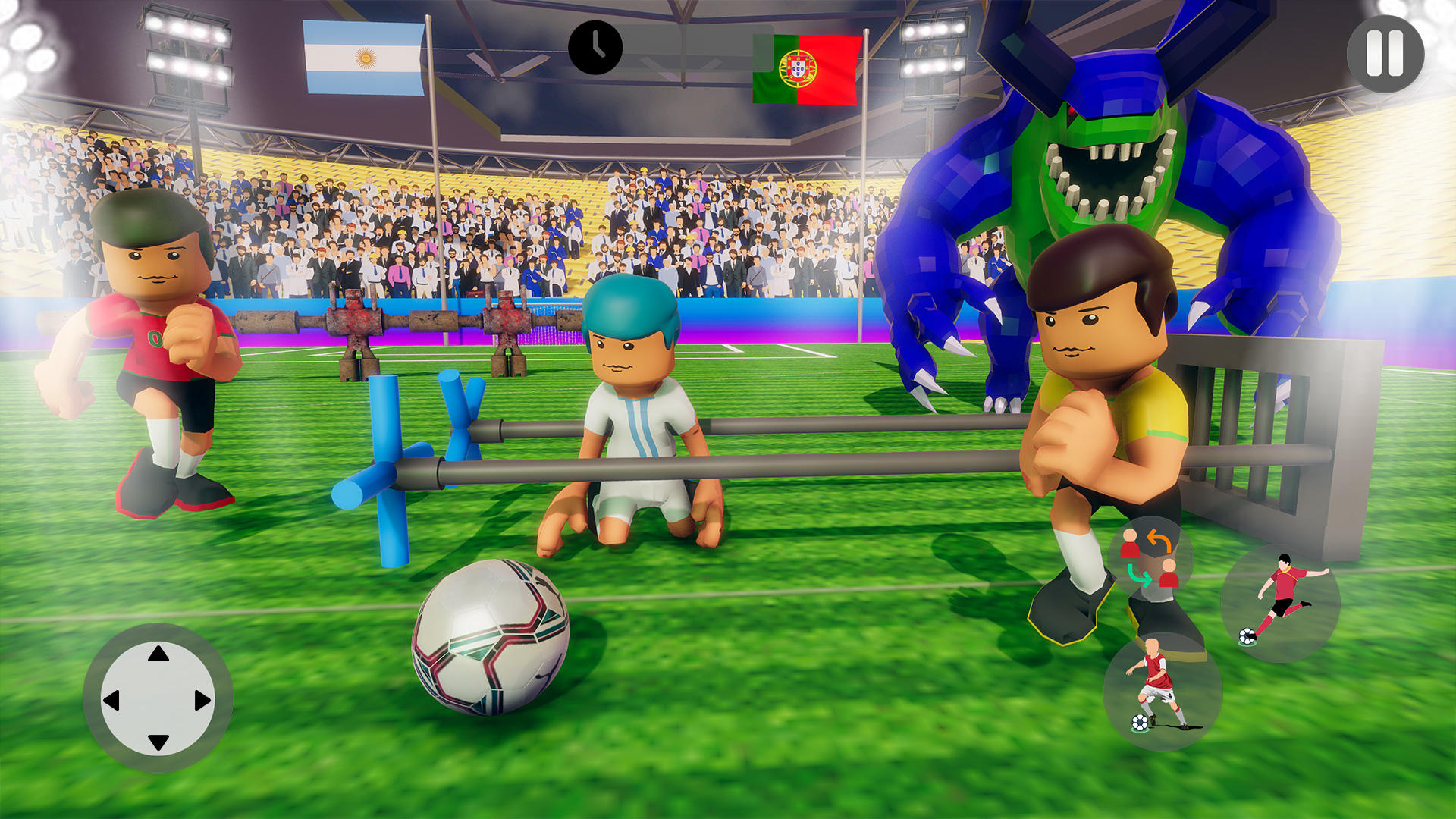Tap the left arrow of the directional pad

[111, 701]
